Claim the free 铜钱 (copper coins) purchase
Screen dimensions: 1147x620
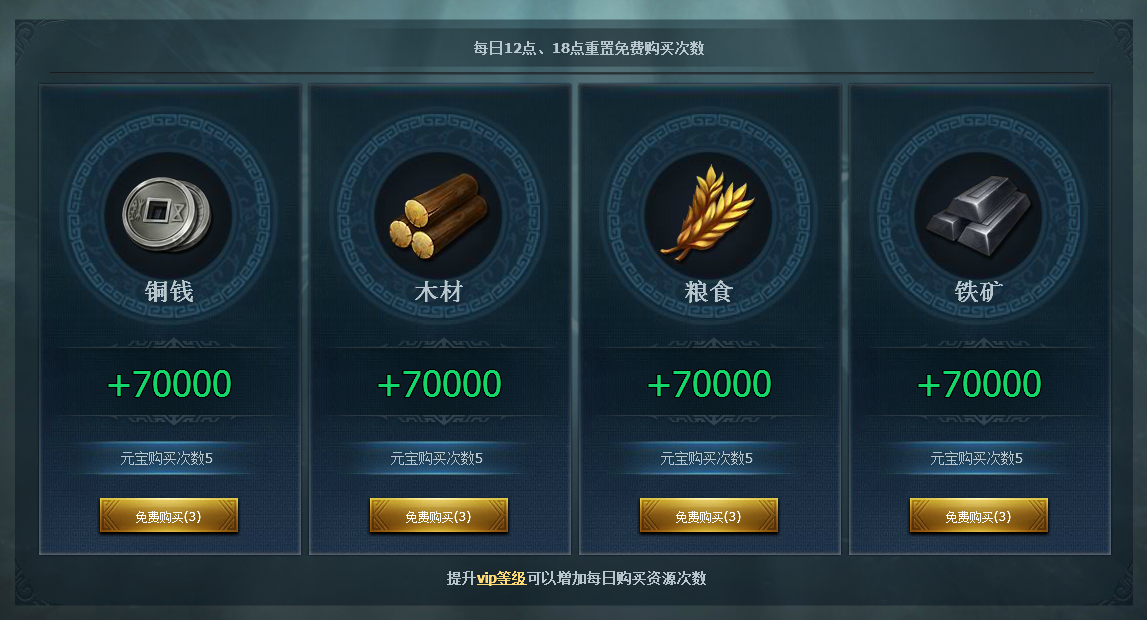tap(169, 516)
